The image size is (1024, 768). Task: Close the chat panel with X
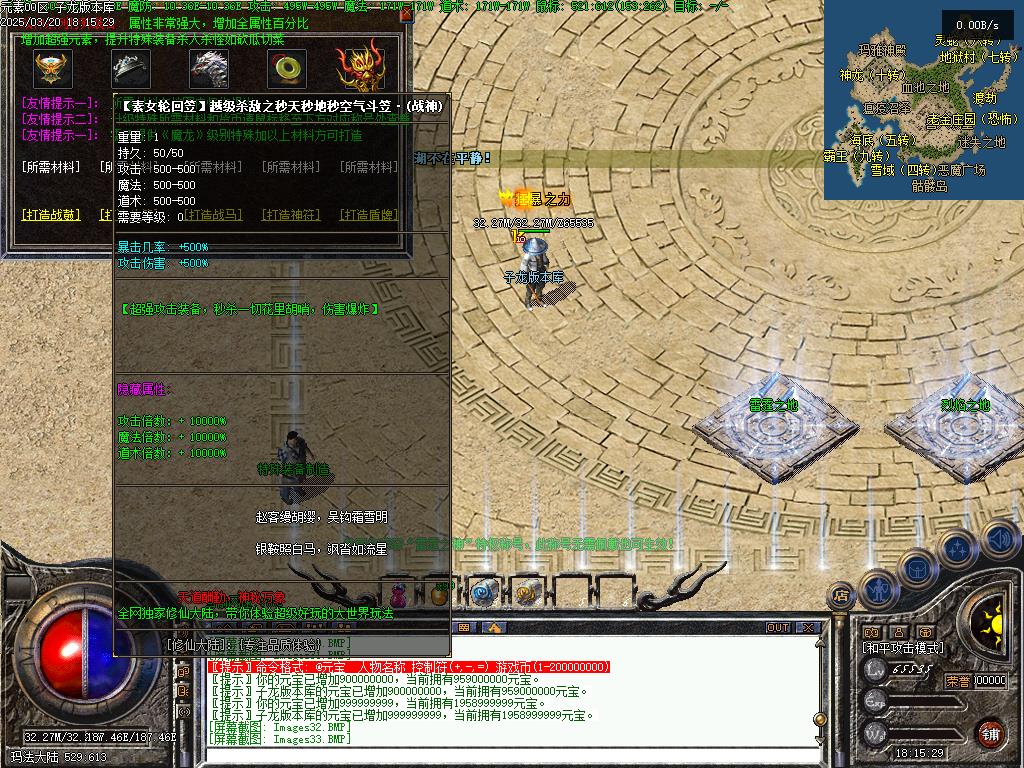808,628
